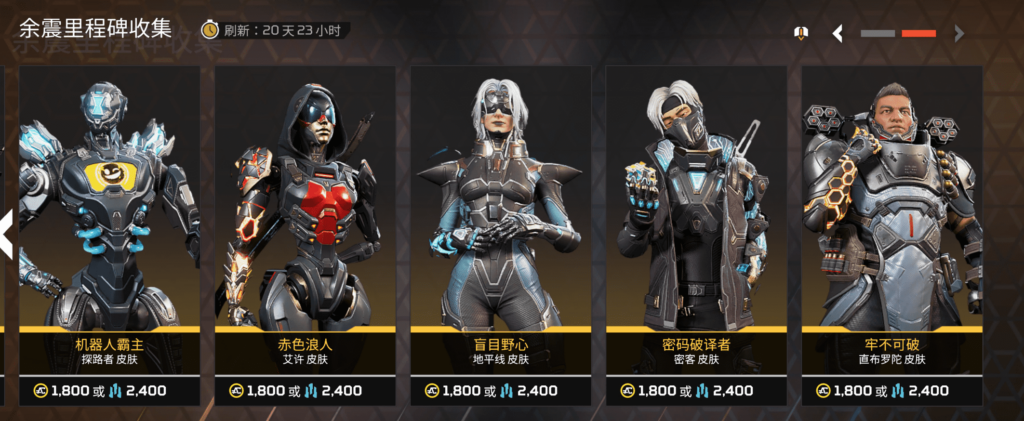
Task: Click the 1,800 或 2,400 price under 盲目野心
Action: [x=500, y=390]
